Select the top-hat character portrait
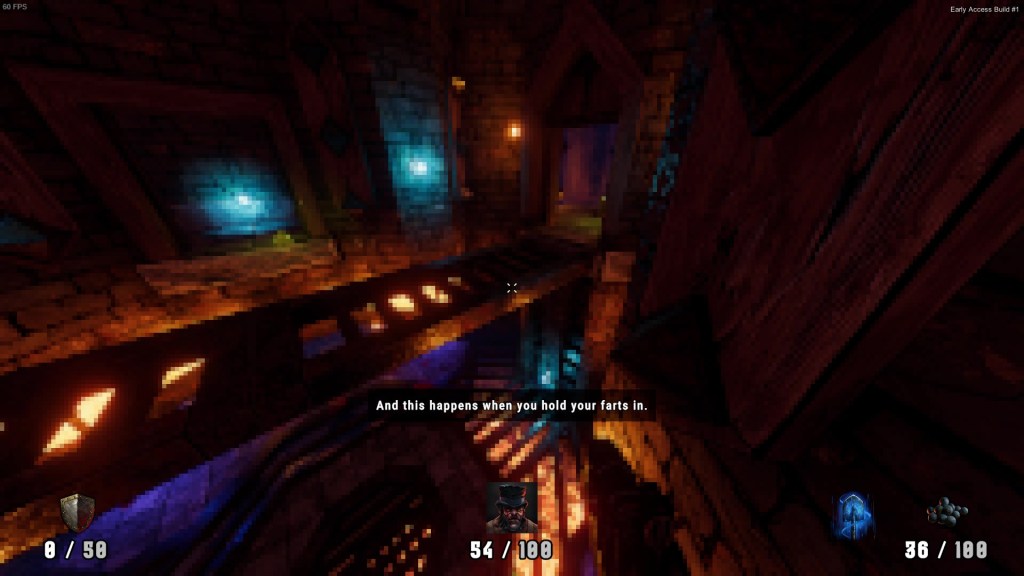Viewport: 1024px width, 576px height. point(511,509)
